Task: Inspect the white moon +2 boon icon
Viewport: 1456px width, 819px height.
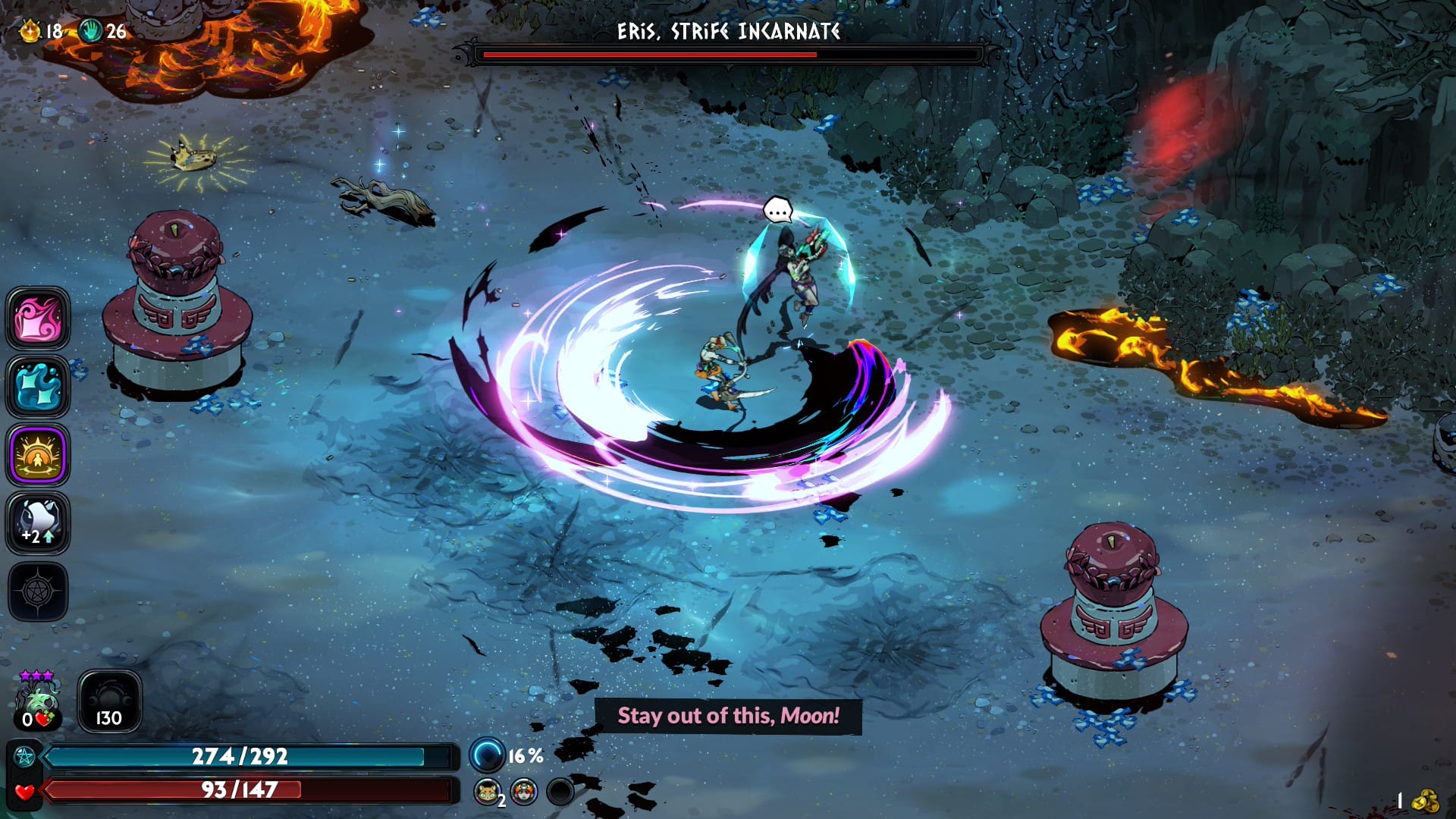Action: pos(38,523)
